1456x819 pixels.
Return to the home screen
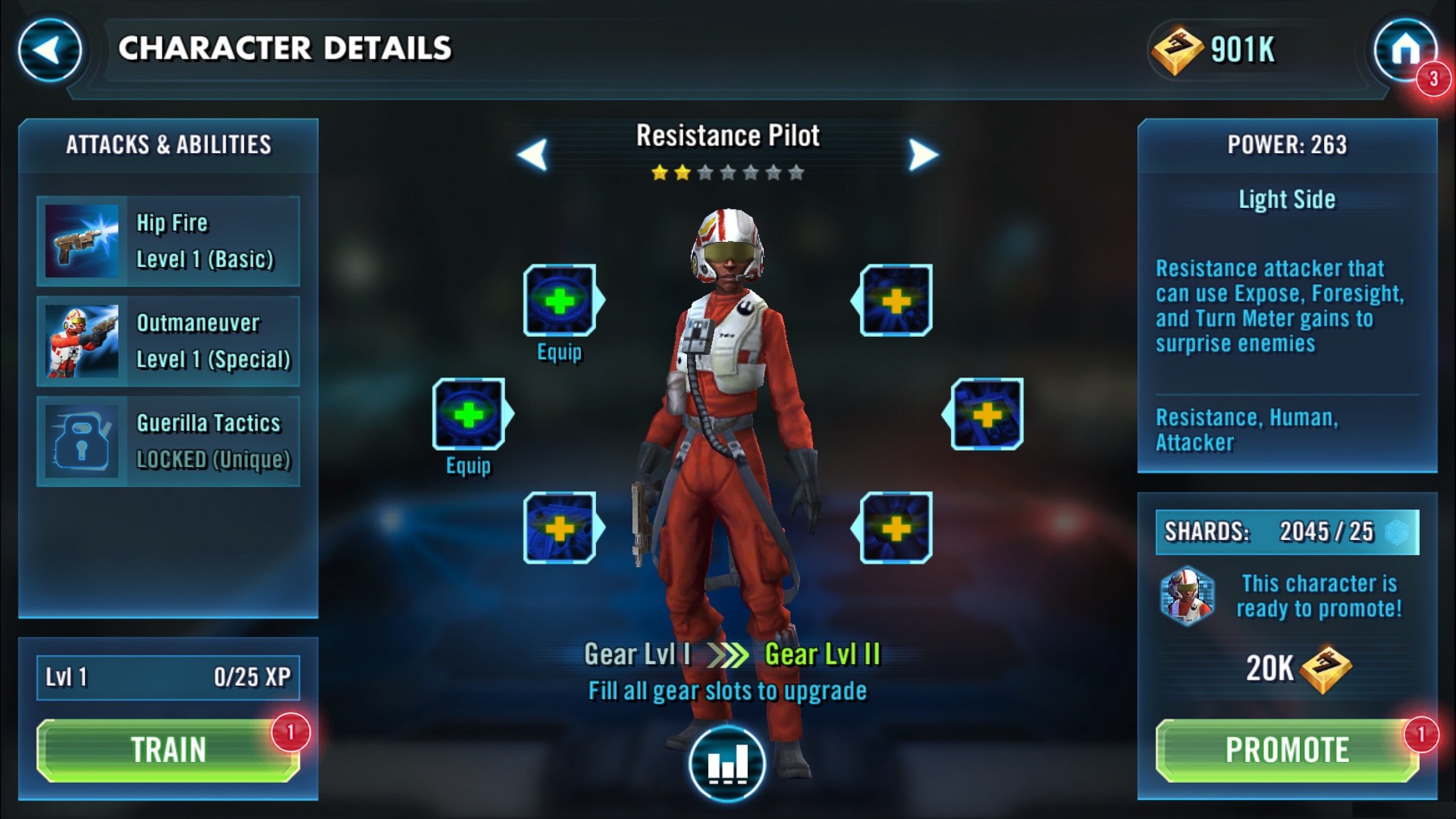(x=1405, y=50)
